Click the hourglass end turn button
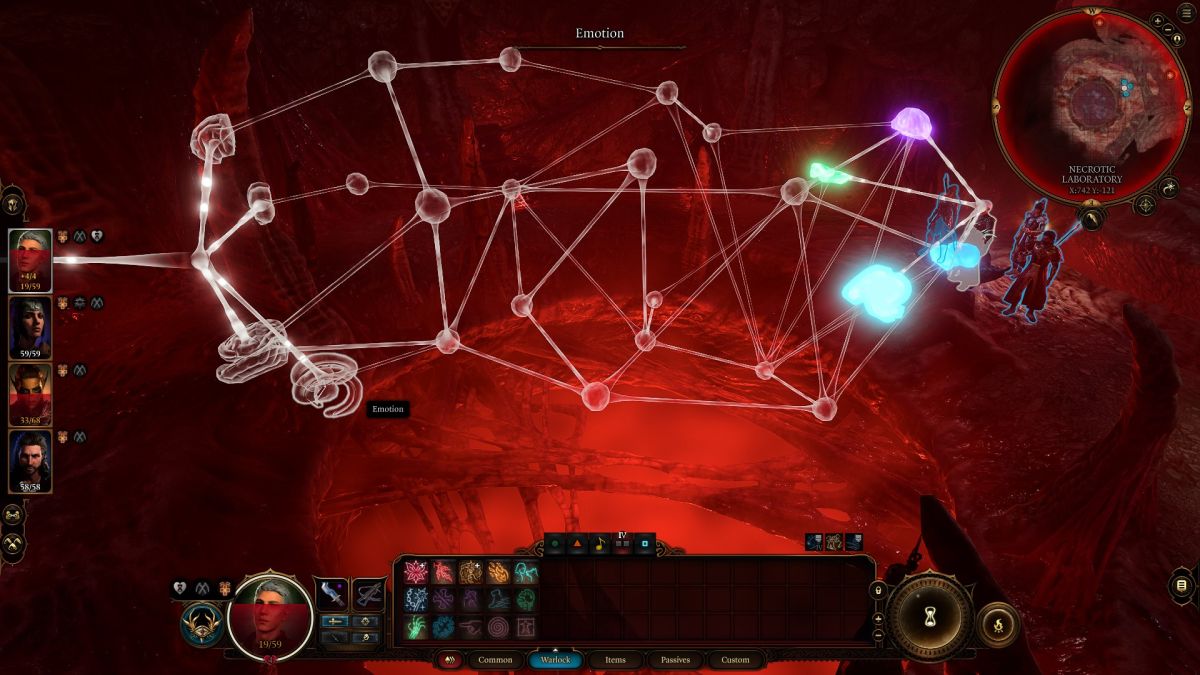Screen dimensions: 1200x675 930,615
